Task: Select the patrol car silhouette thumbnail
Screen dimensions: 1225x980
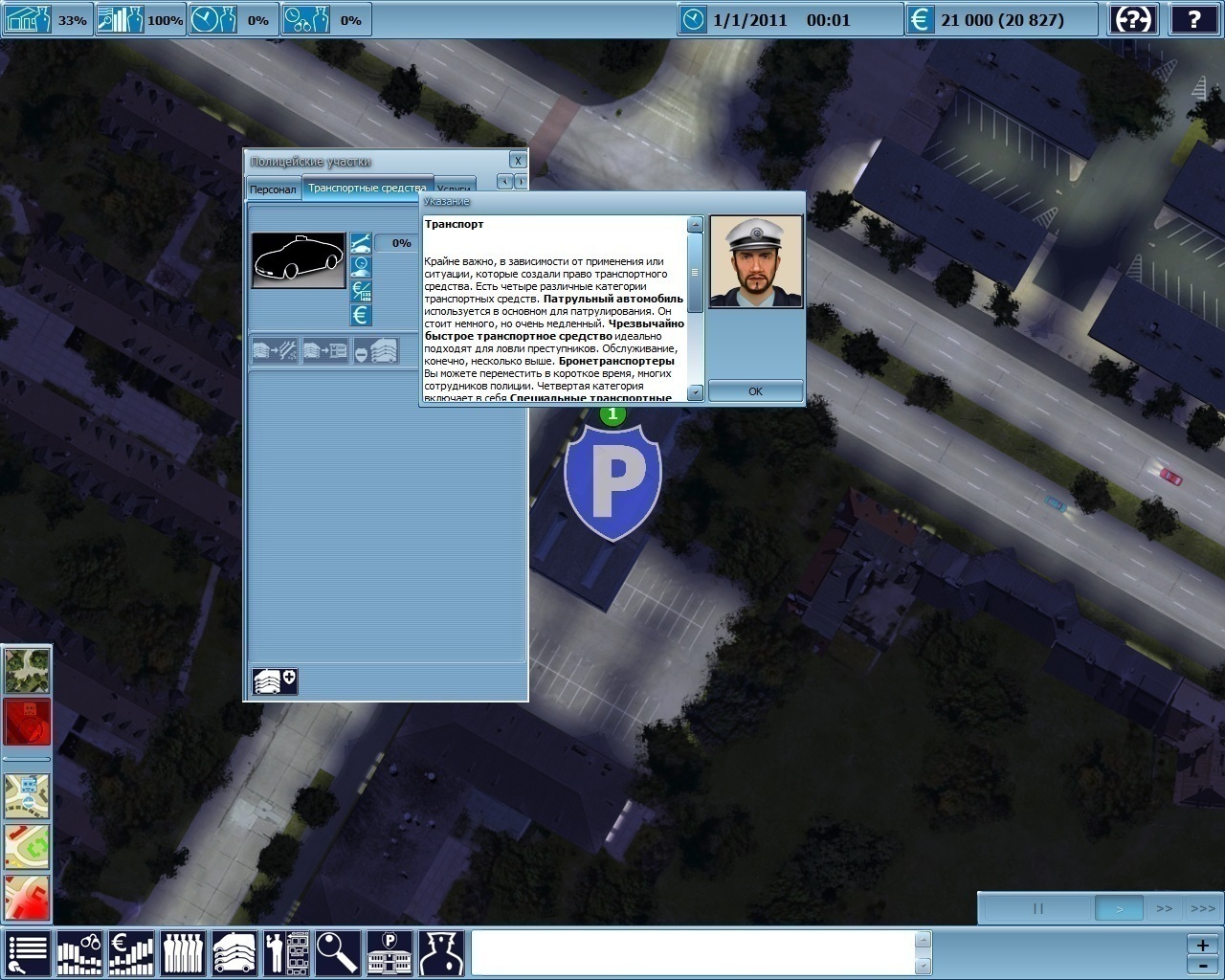Action: pos(298,259)
